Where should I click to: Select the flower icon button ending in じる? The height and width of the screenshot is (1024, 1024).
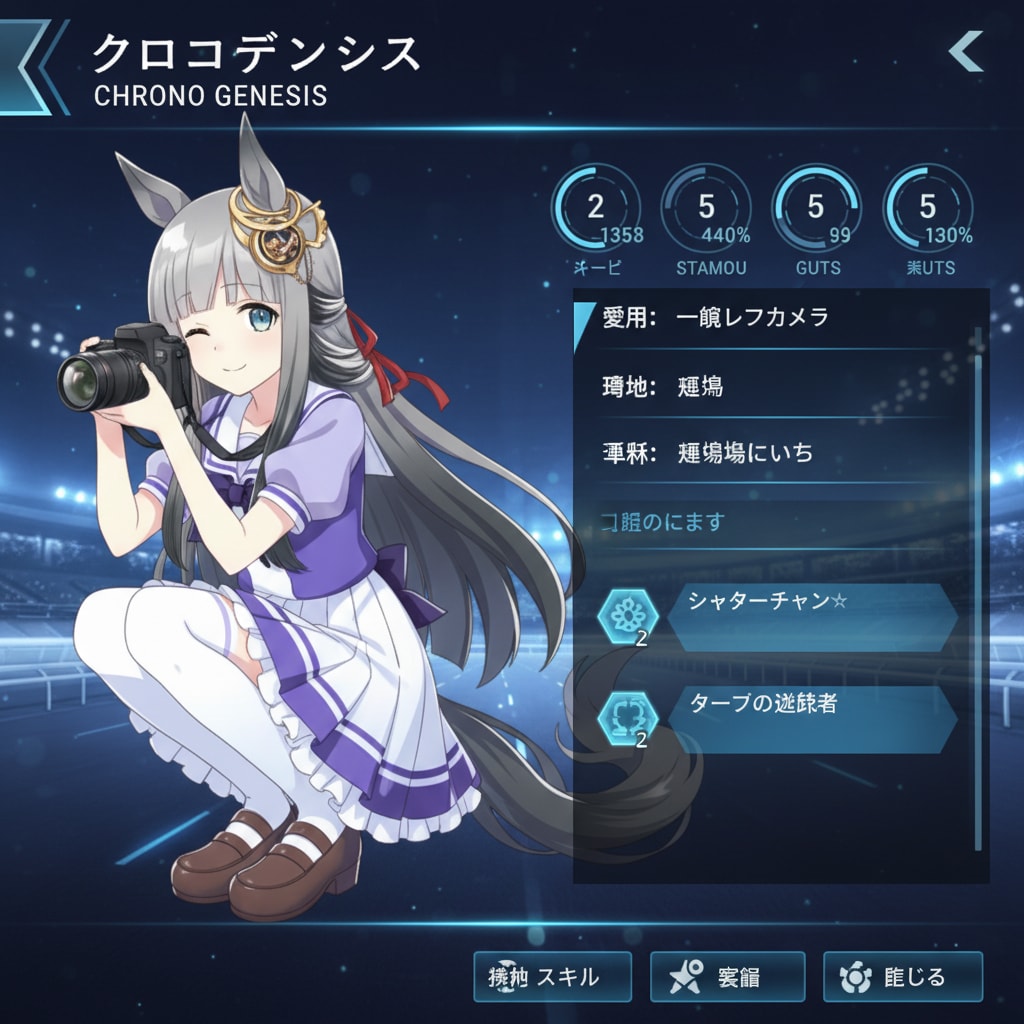(x=902, y=977)
